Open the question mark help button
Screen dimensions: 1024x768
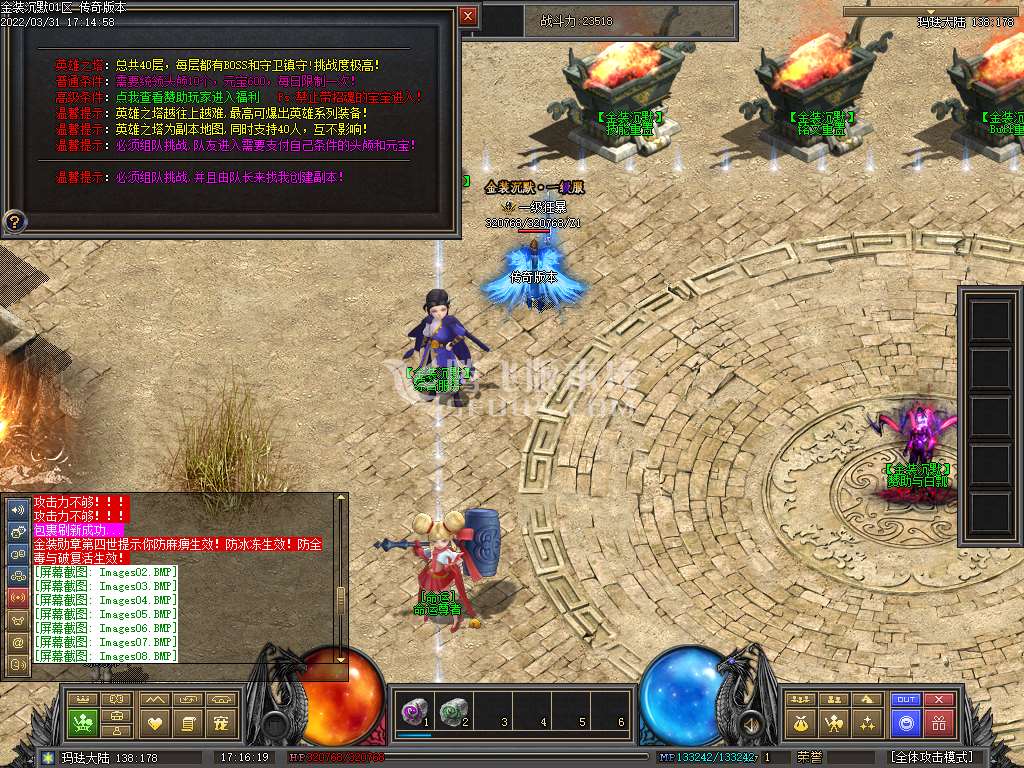coord(15,221)
